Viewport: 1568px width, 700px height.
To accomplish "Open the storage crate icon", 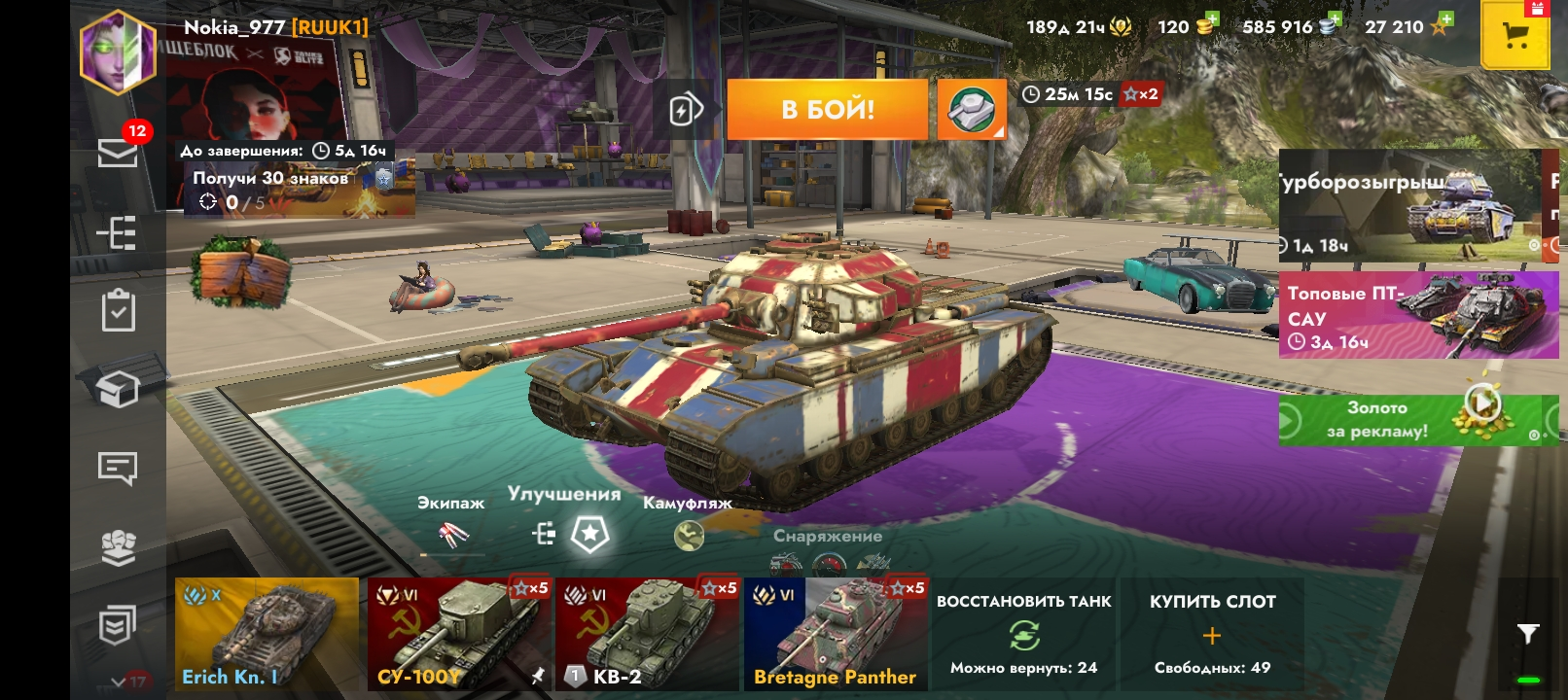I will (118, 390).
